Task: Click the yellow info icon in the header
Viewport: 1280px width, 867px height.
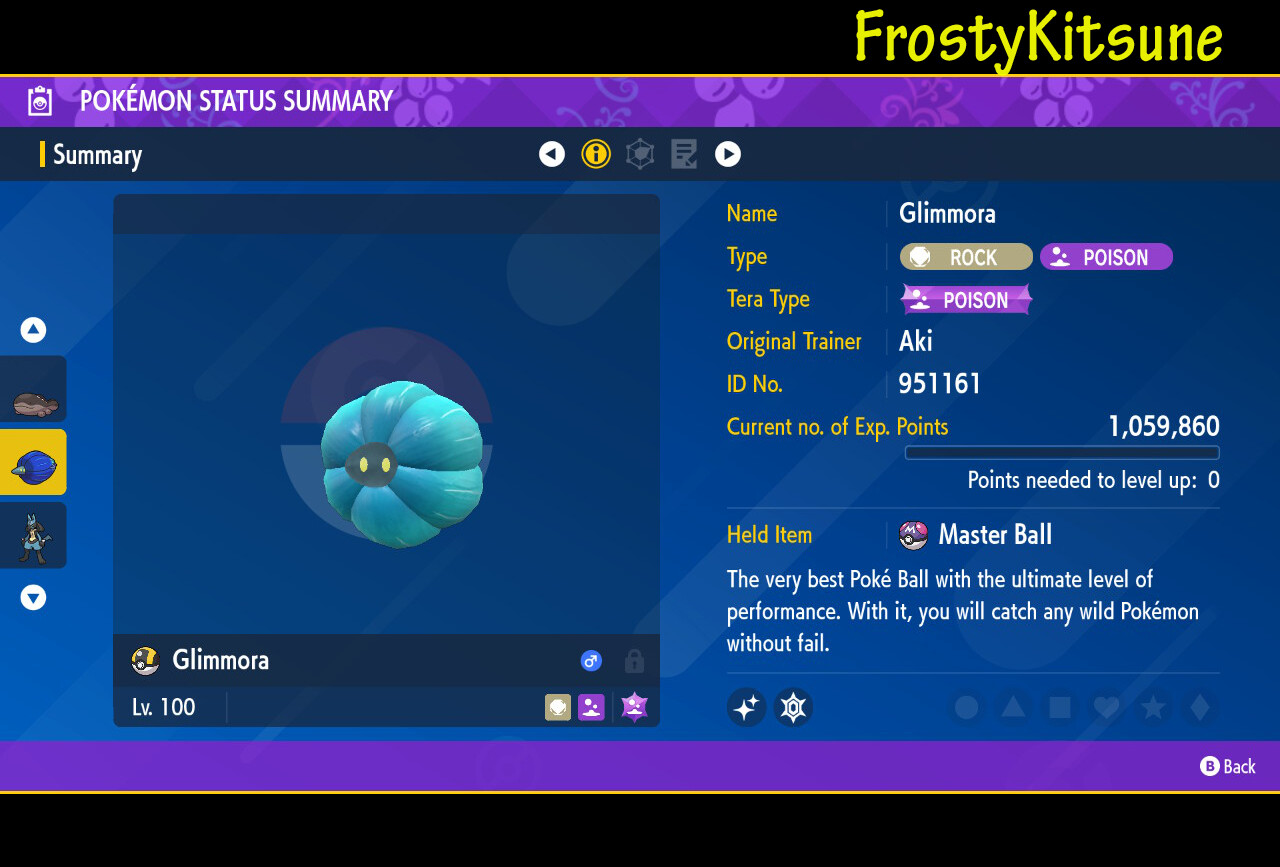Action: pyautogui.click(x=596, y=154)
